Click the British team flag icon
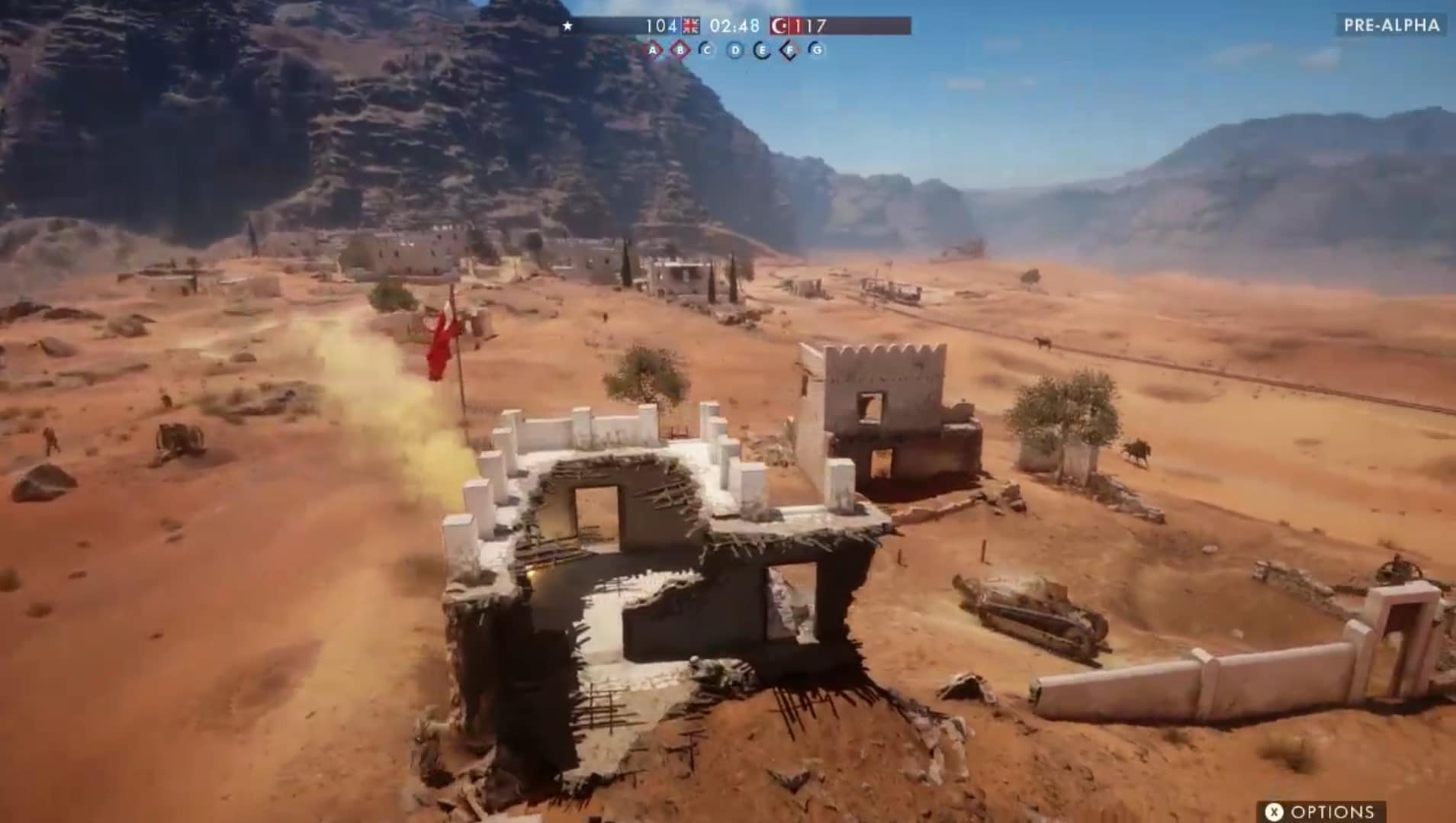Viewport: 1456px width, 823px height. click(691, 26)
